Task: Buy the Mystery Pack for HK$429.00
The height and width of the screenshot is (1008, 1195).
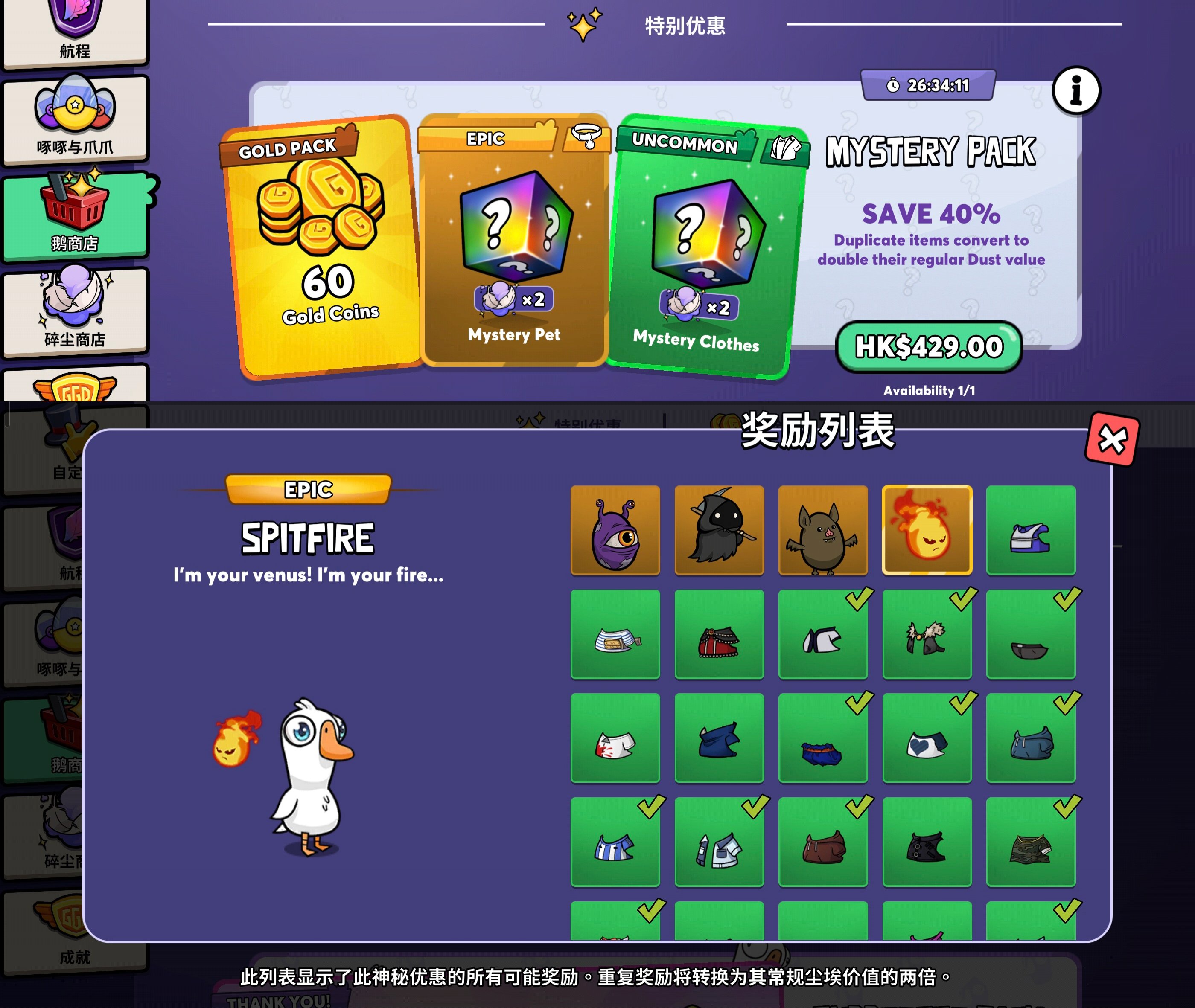Action: (x=929, y=346)
